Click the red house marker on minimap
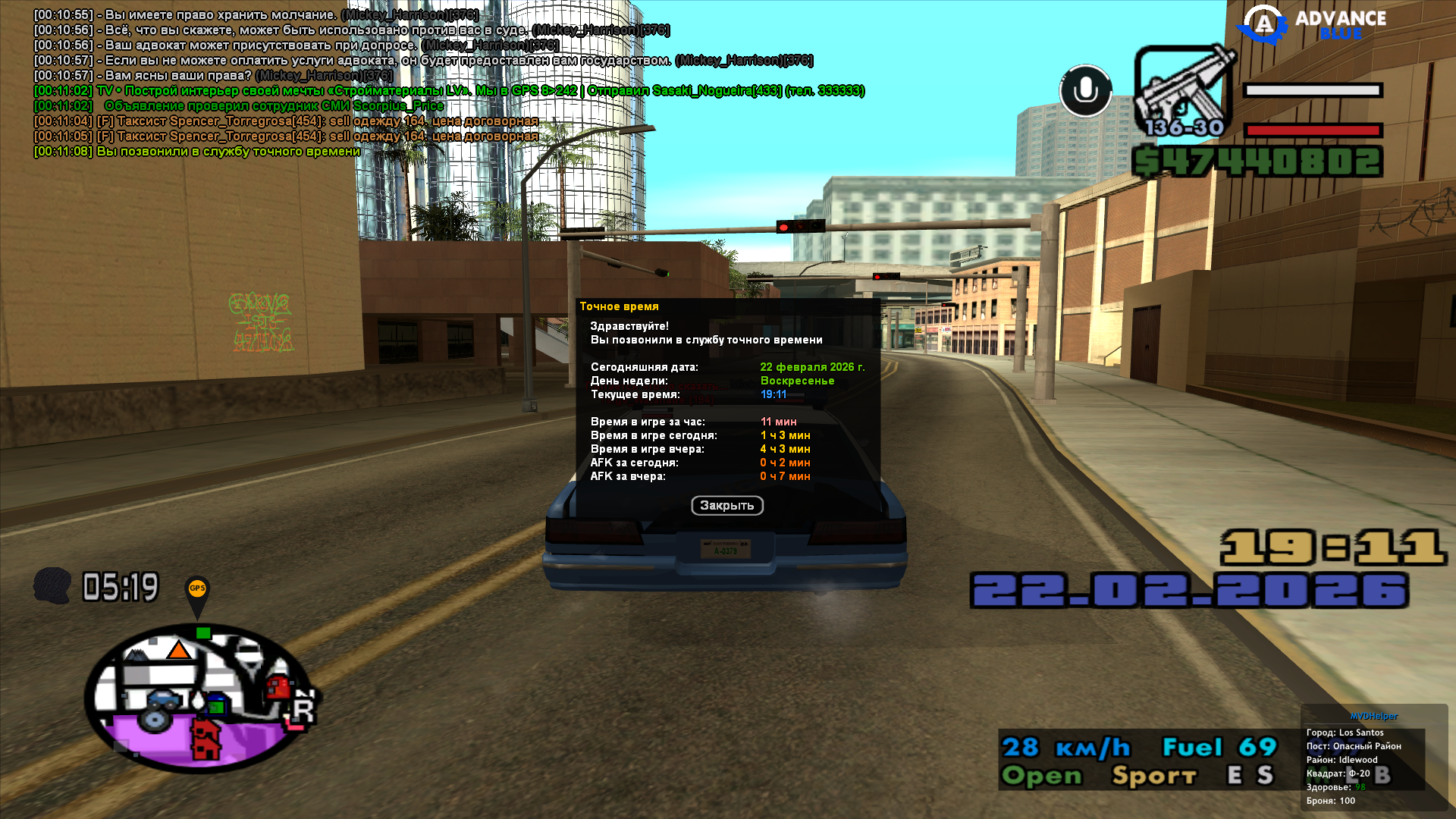 pyautogui.click(x=205, y=739)
